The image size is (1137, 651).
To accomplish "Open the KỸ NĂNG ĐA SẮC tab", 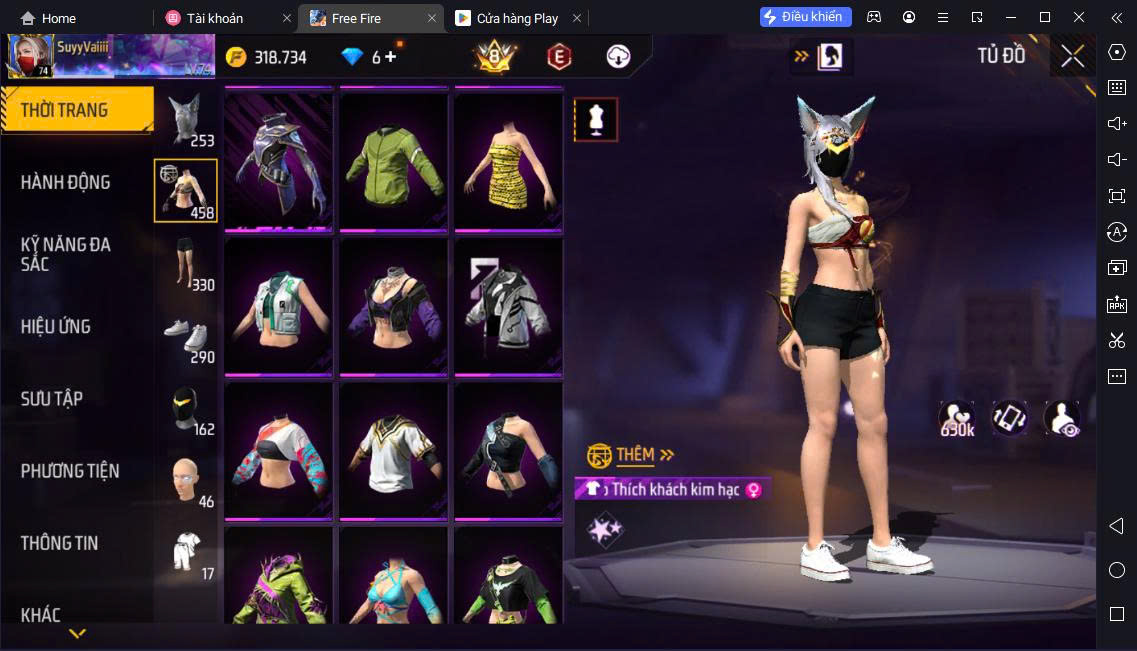I will pyautogui.click(x=66, y=254).
